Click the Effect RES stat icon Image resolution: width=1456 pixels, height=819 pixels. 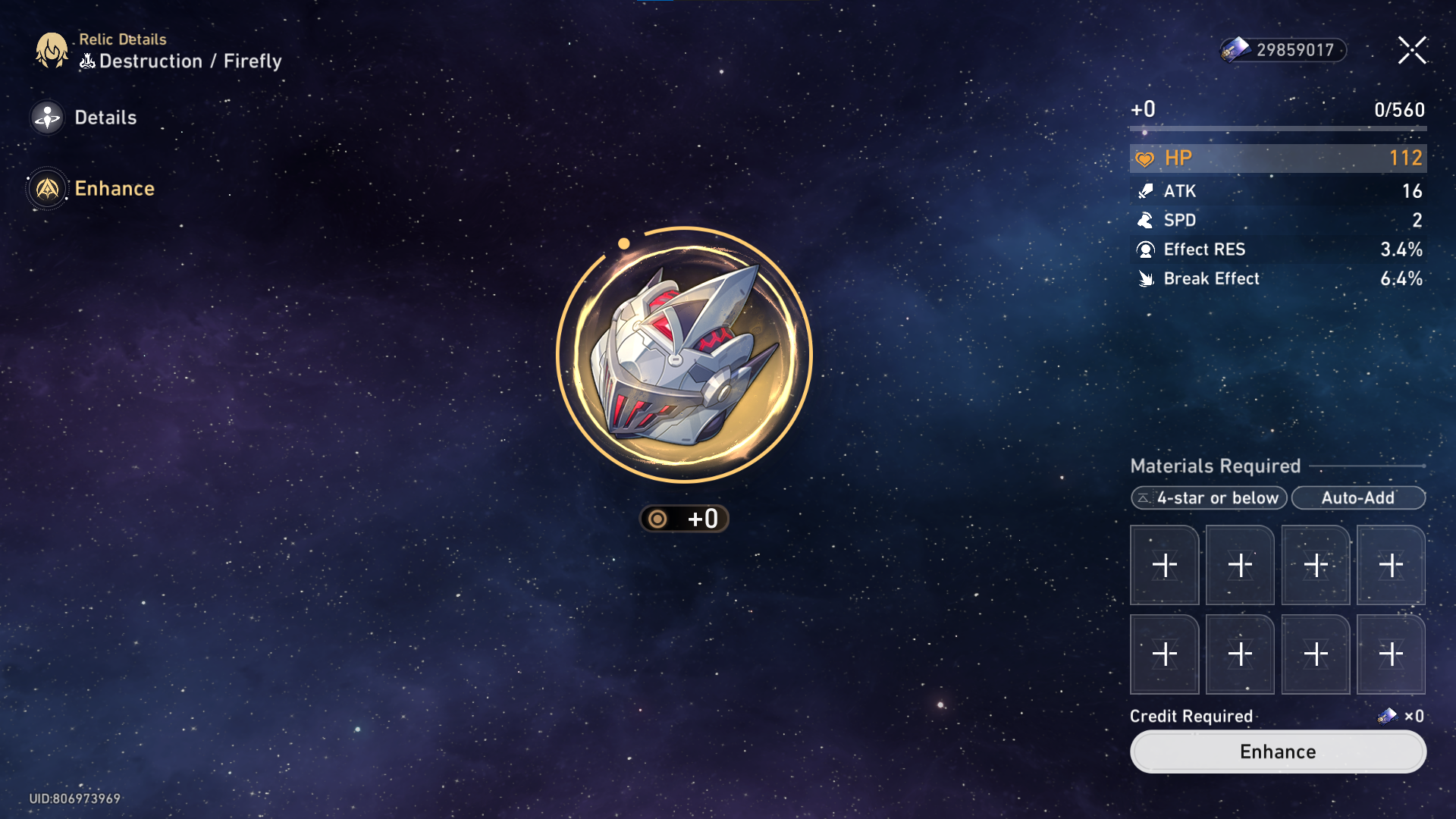(1147, 249)
